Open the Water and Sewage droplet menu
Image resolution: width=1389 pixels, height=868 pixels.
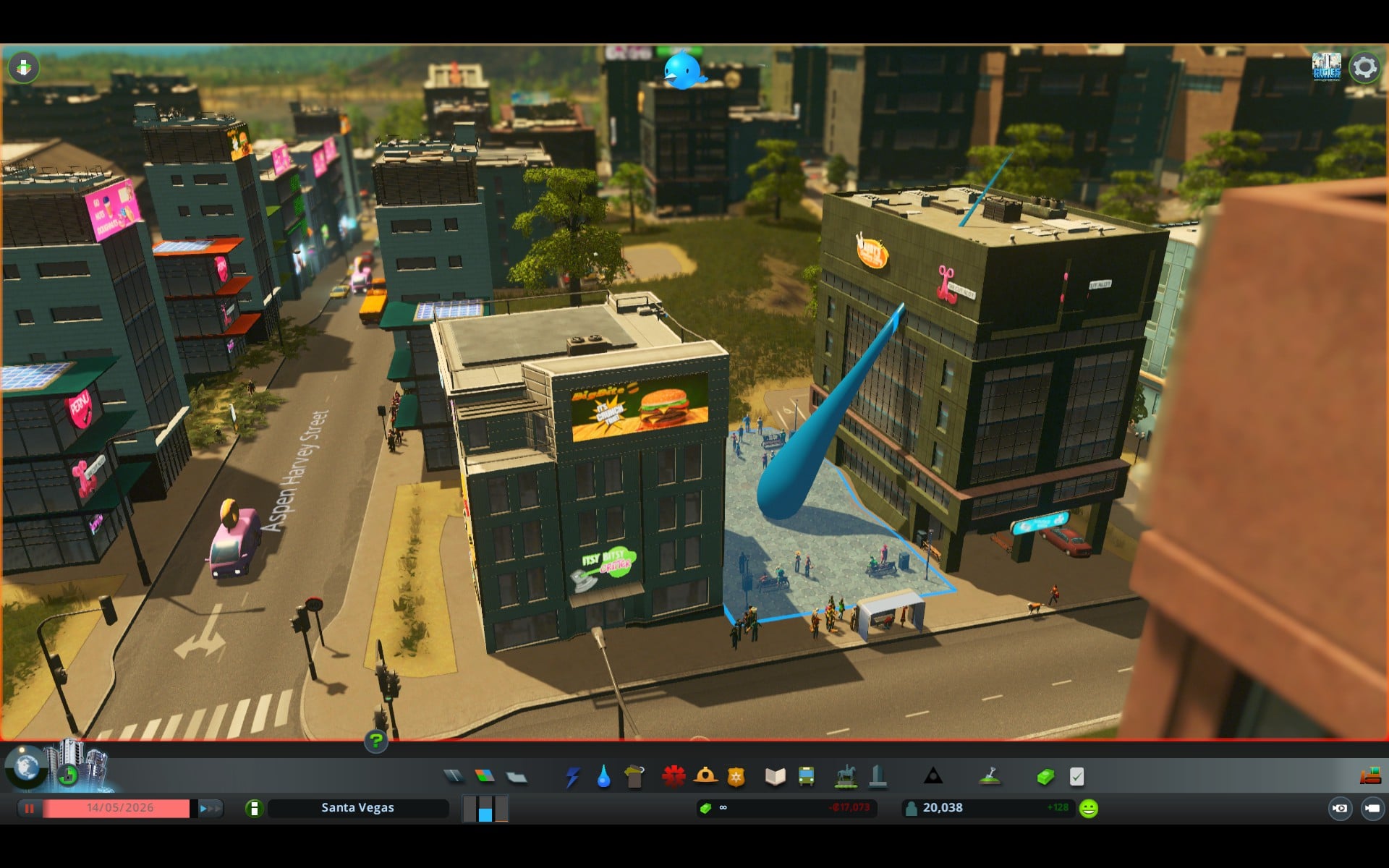603,777
